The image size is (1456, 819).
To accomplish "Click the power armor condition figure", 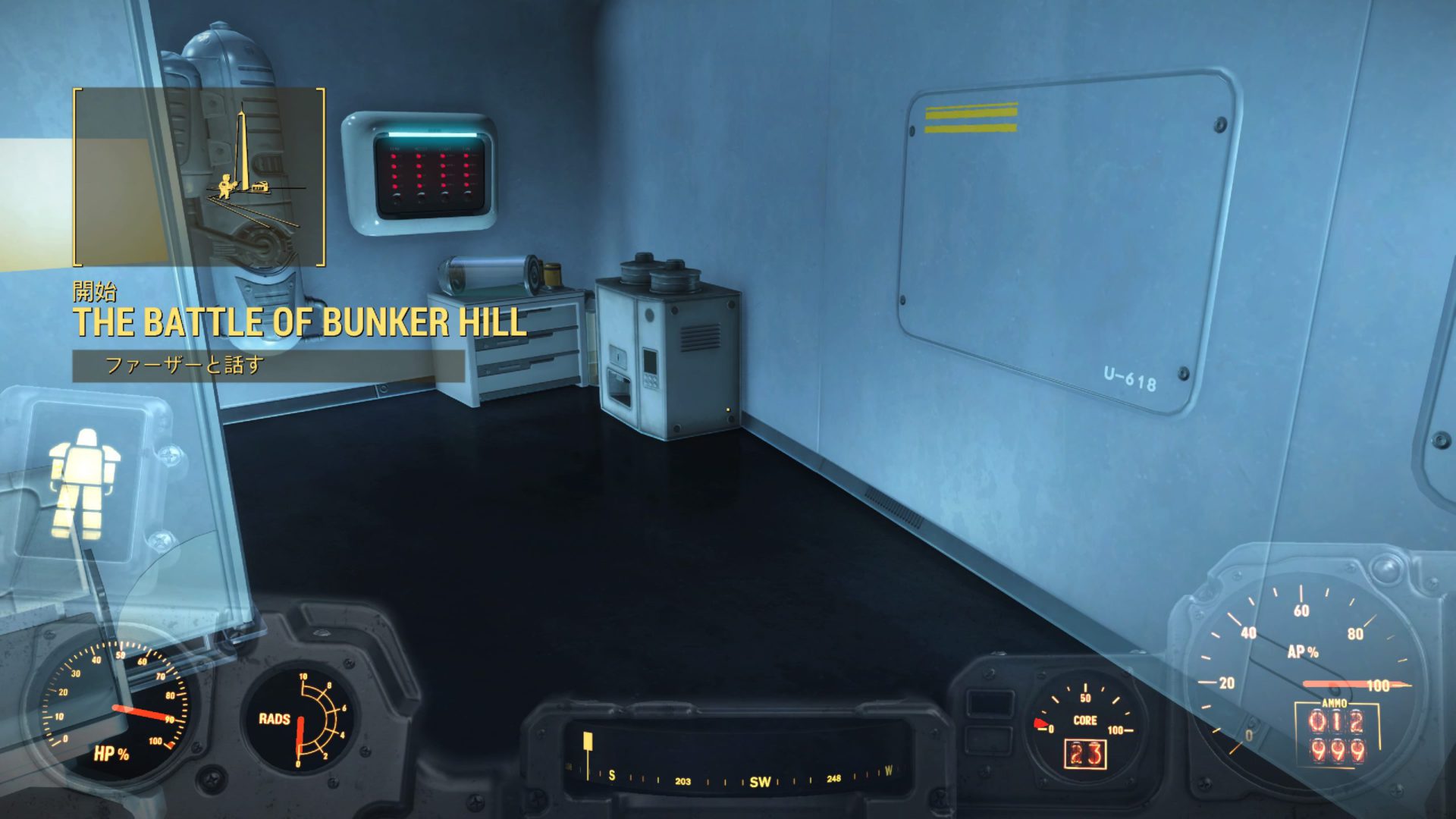I will click(x=83, y=482).
